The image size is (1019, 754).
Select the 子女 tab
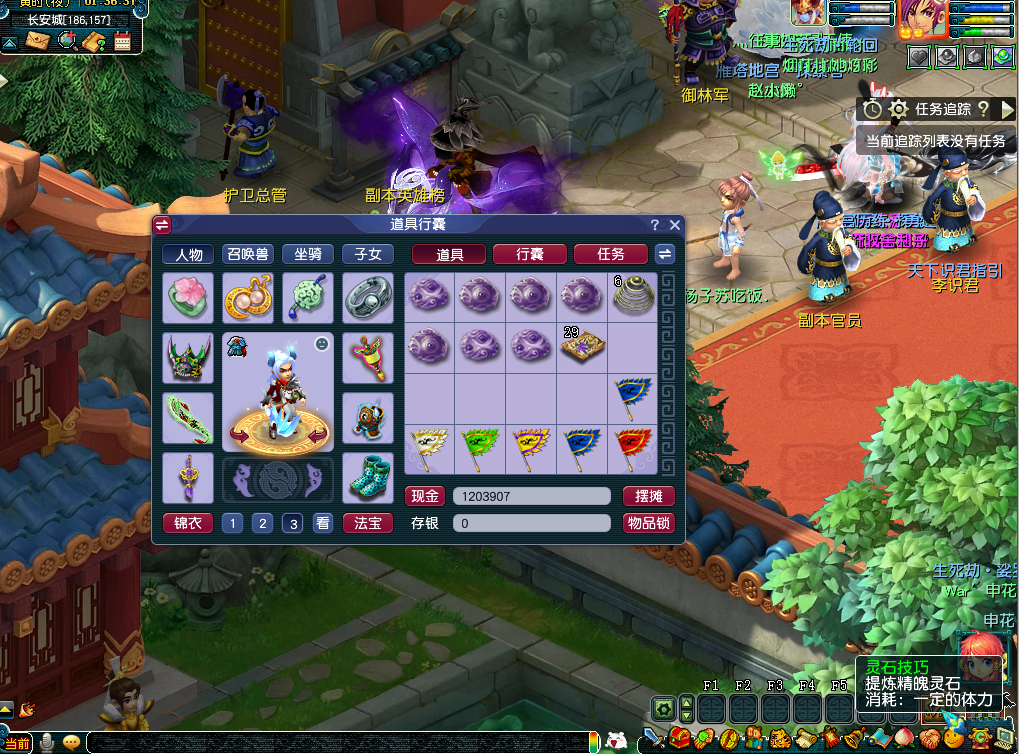(x=367, y=254)
